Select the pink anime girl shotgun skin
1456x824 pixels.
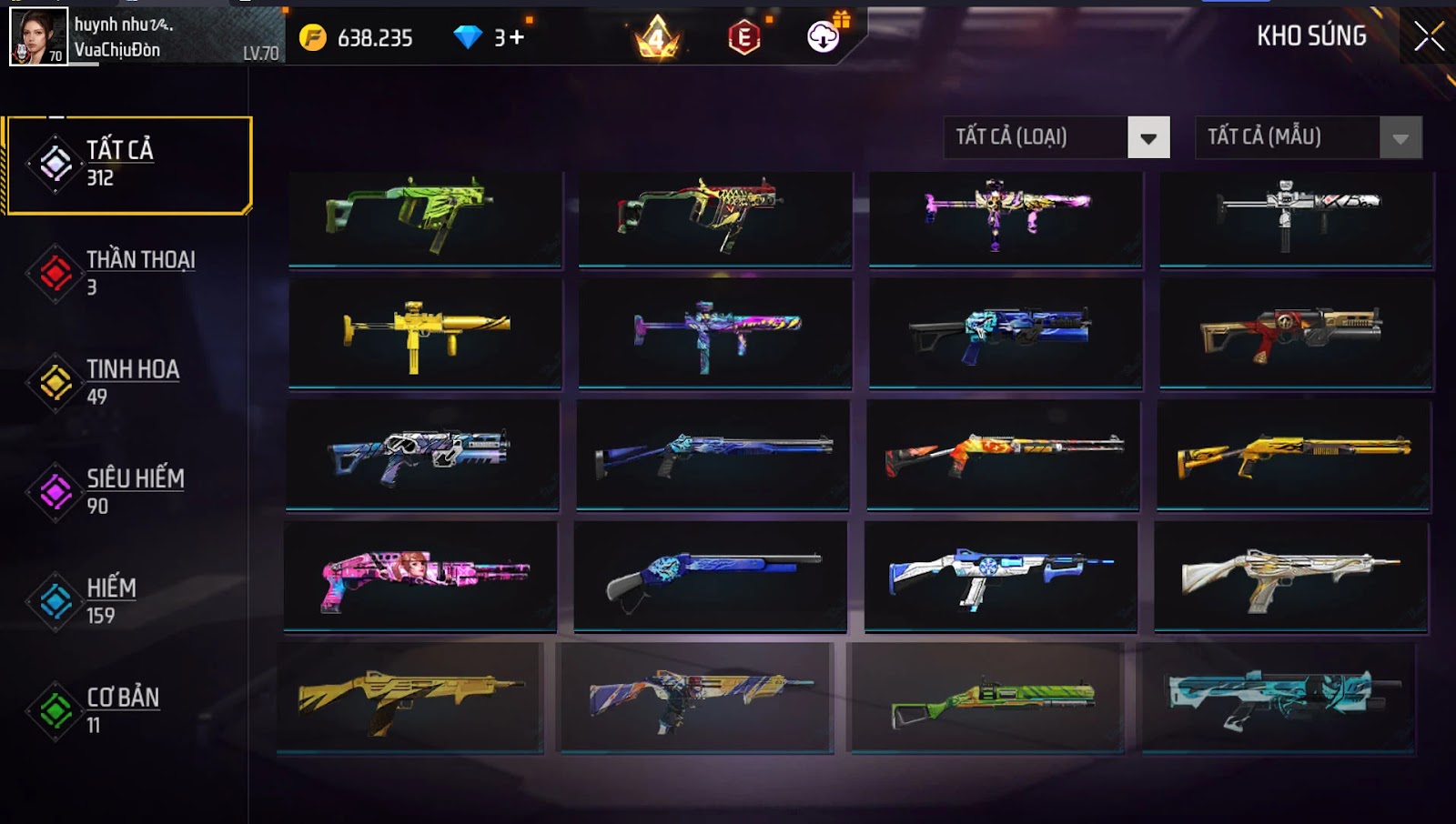coord(420,576)
